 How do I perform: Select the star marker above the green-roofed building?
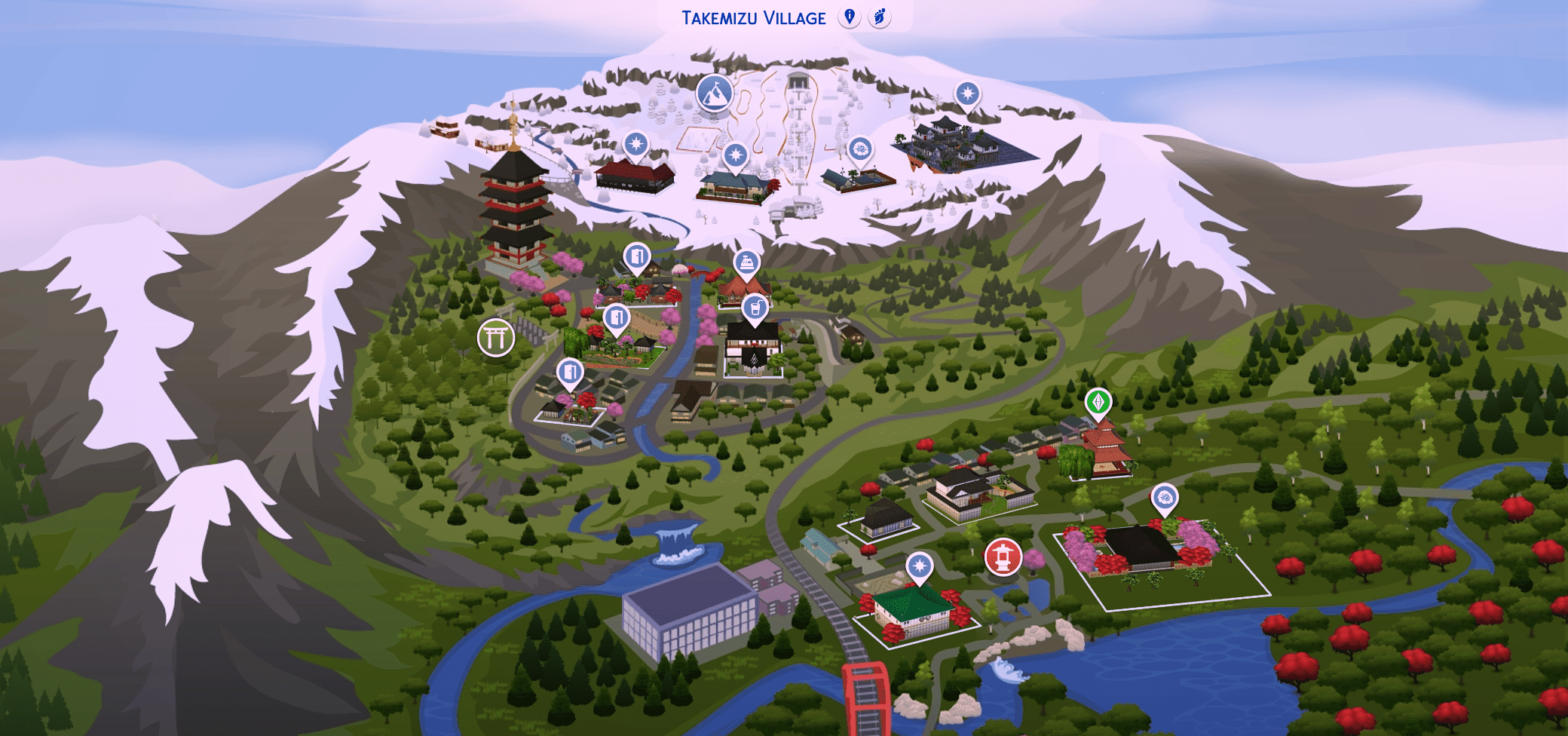919,565
